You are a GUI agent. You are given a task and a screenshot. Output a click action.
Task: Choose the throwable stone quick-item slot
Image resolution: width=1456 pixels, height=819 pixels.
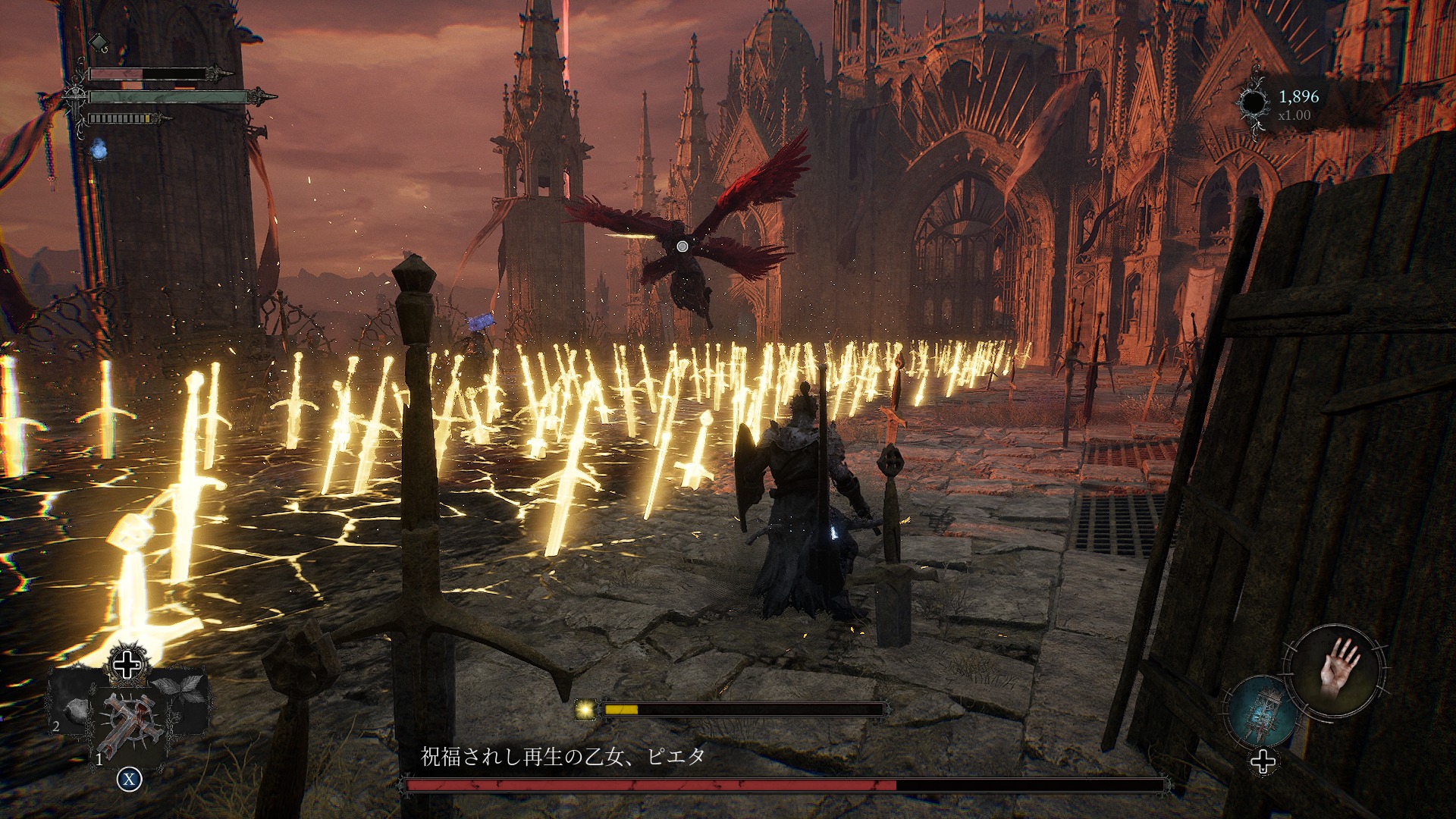[76, 711]
